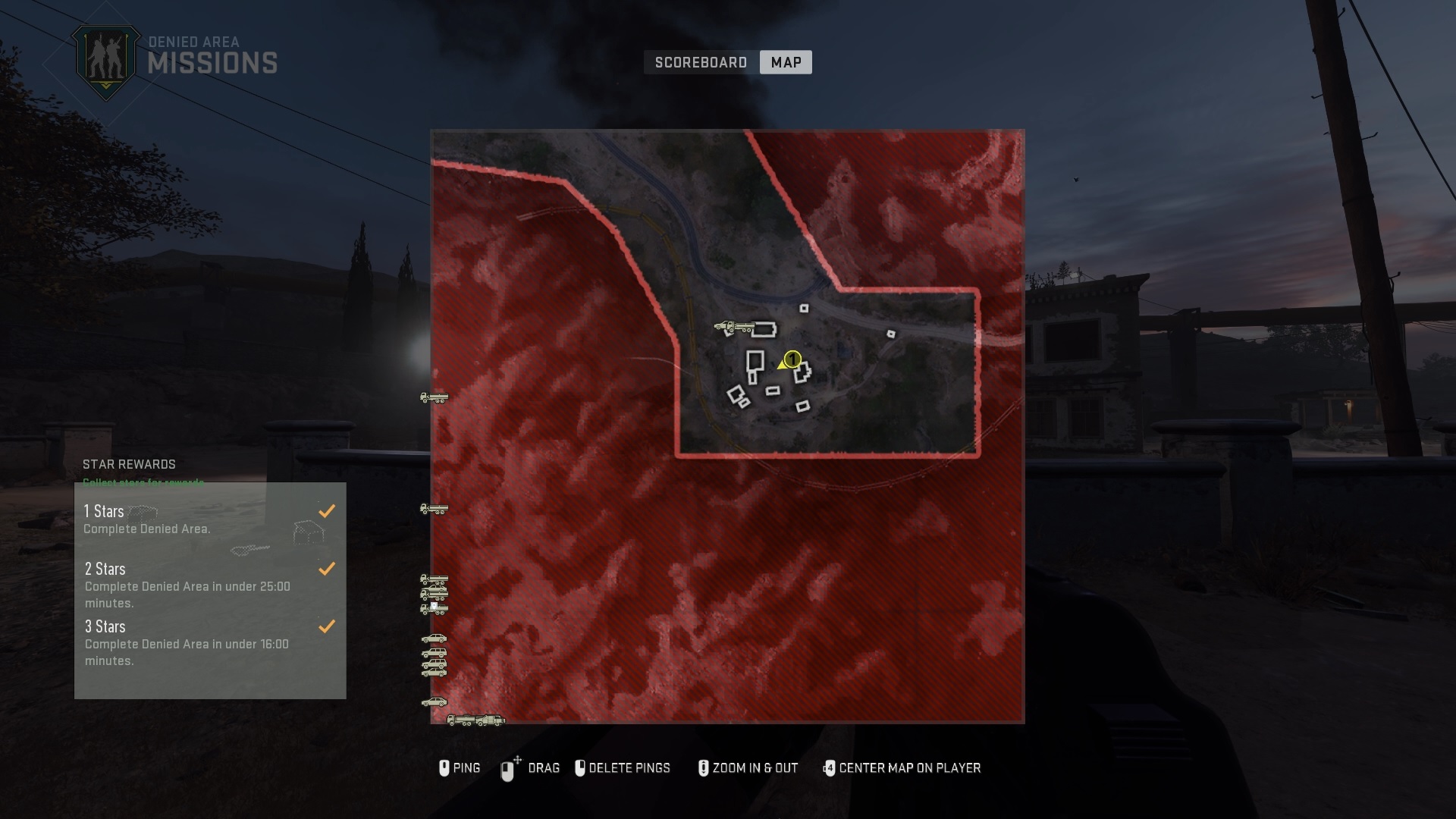Screen dimensions: 1456x819
Task: Toggle the checkmark for 3 Stars reward
Action: [328, 626]
